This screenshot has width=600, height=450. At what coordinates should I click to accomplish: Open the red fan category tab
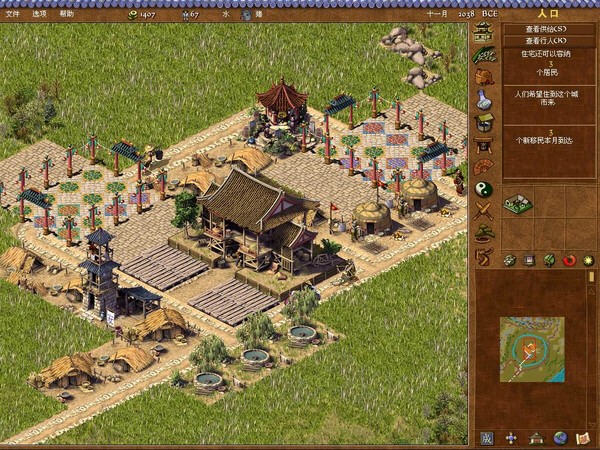click(x=484, y=166)
